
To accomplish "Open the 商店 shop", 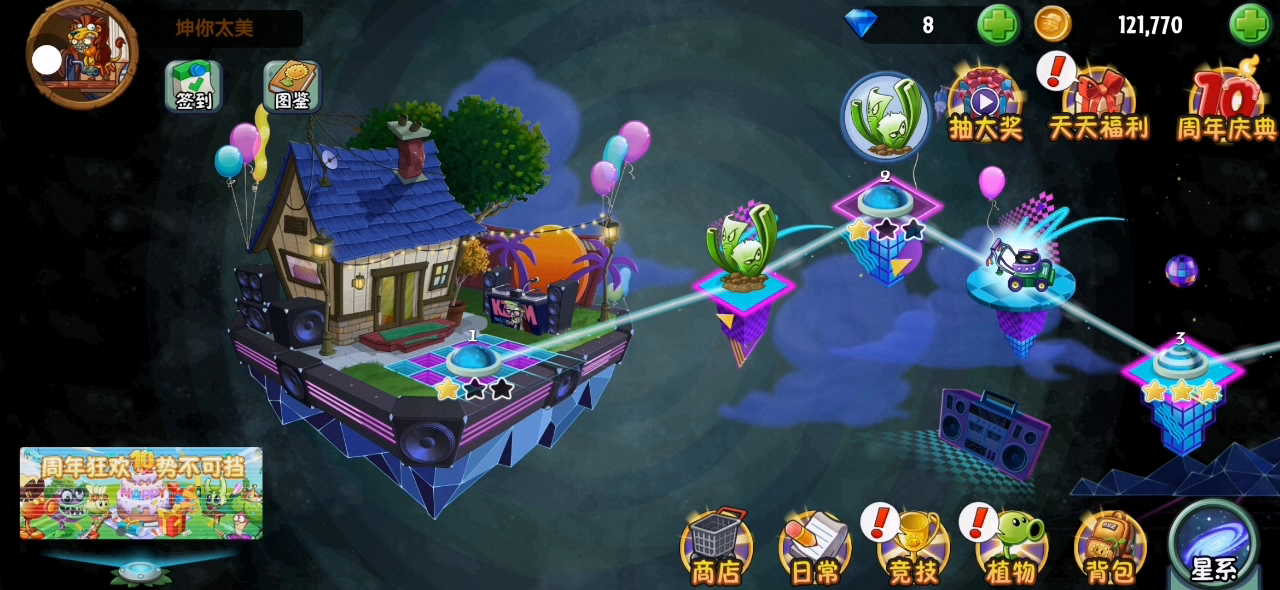I will tap(716, 546).
